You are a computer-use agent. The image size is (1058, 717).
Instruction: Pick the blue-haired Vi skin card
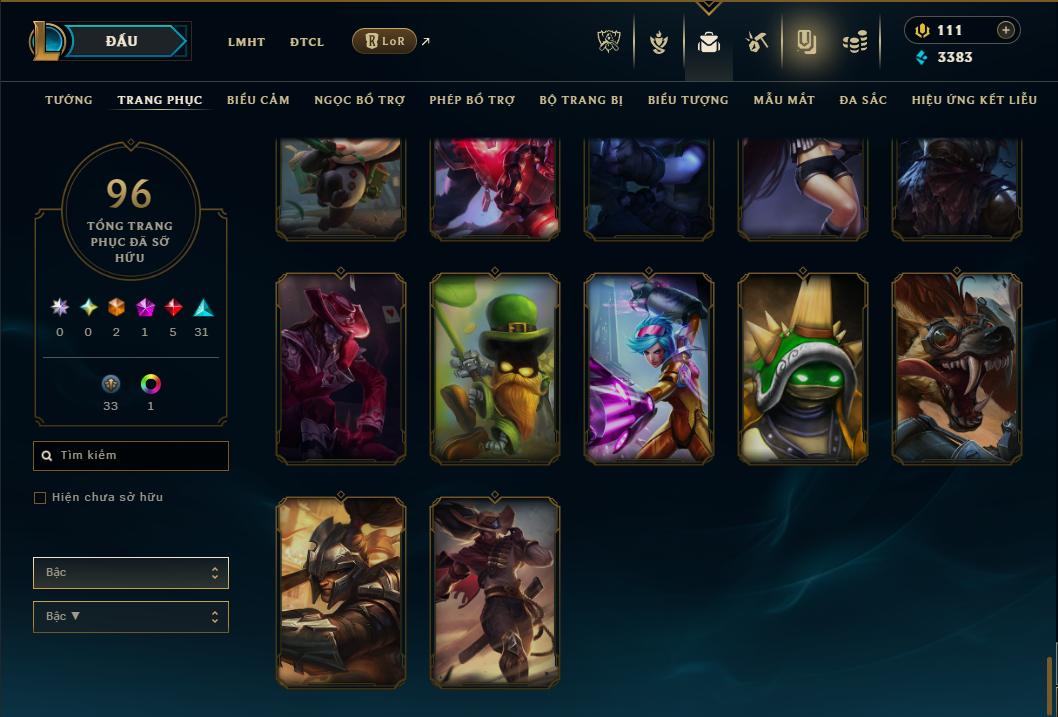649,369
